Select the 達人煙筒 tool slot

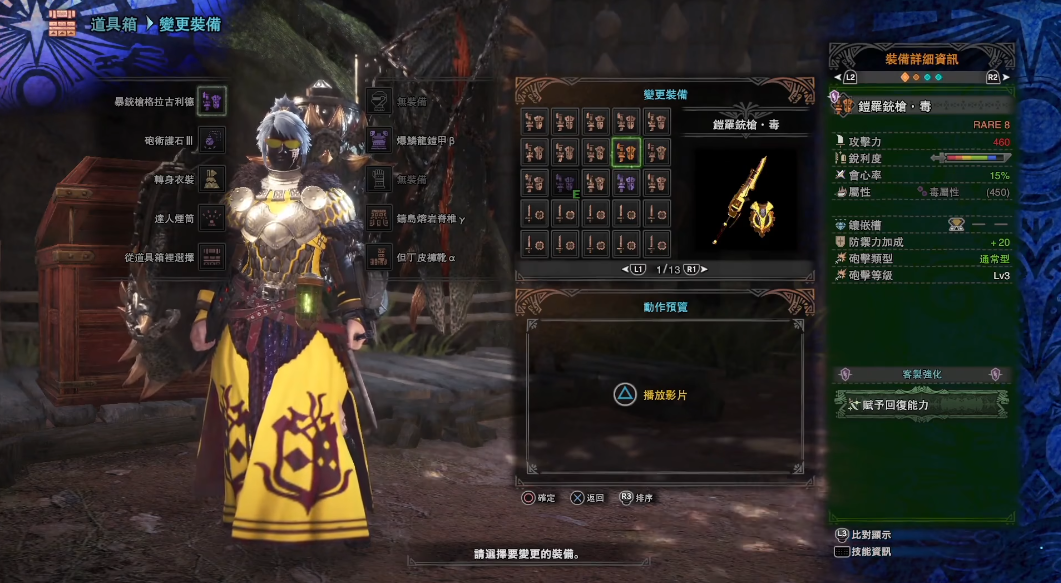coord(211,217)
